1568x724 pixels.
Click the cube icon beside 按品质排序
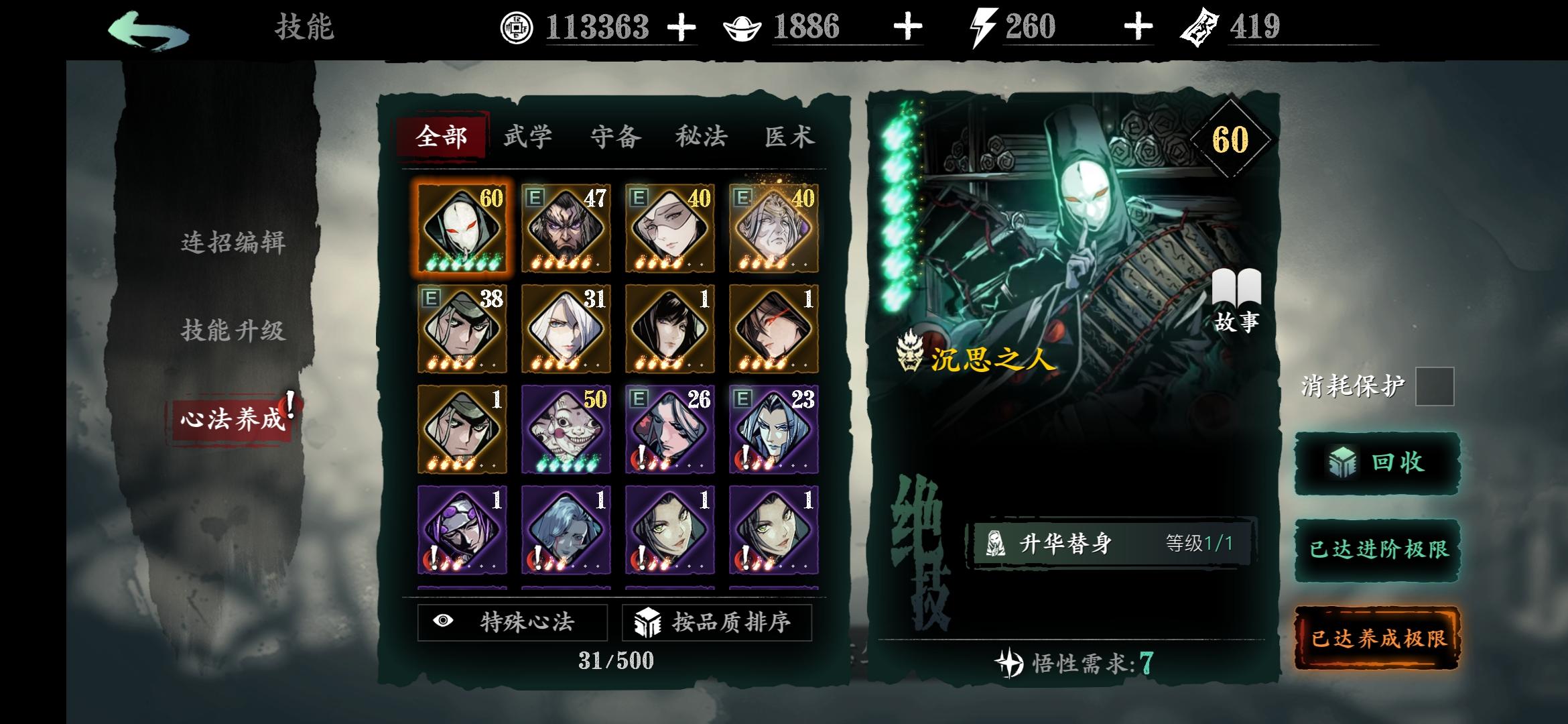[647, 623]
